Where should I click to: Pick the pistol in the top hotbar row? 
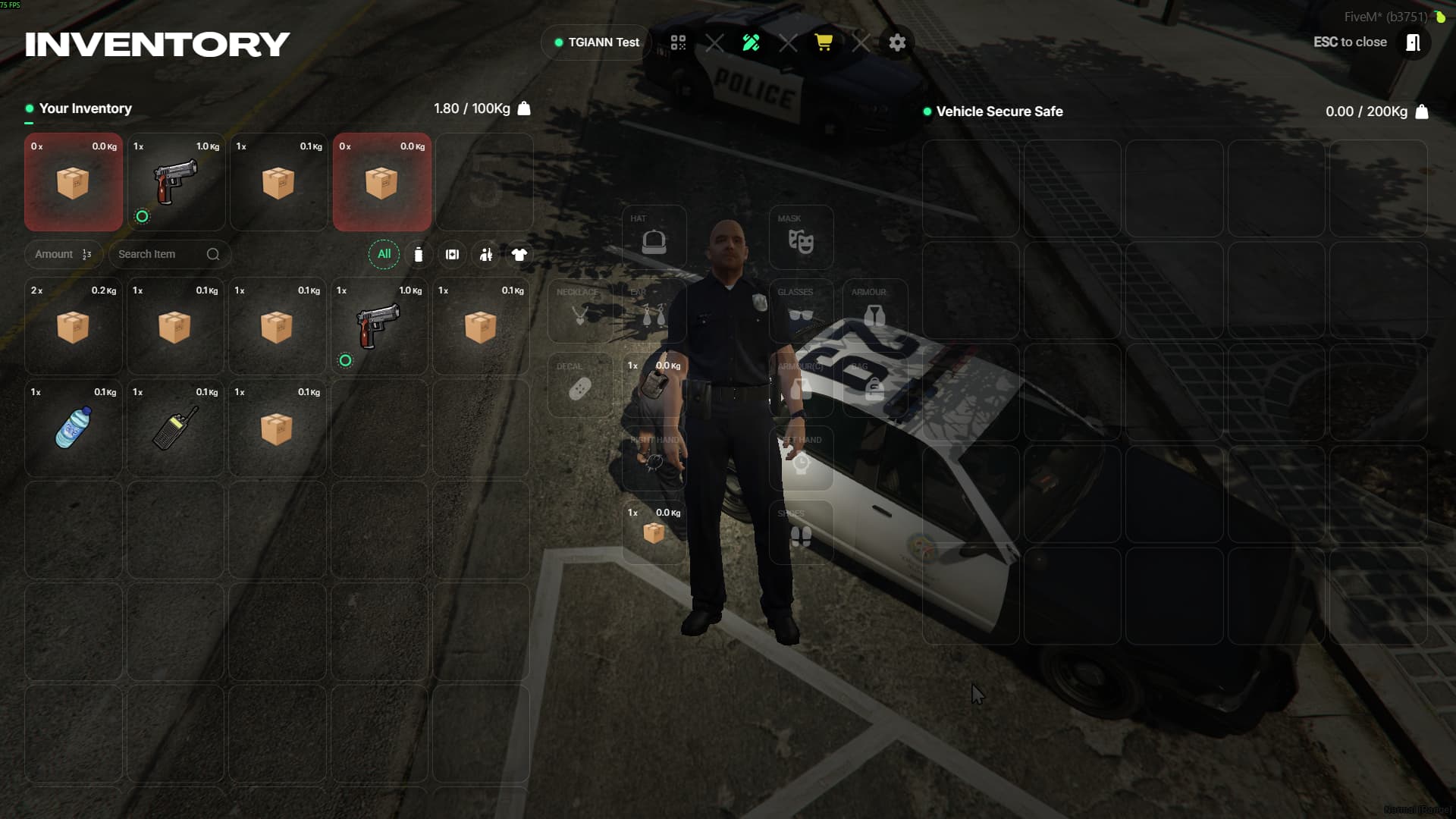pyautogui.click(x=176, y=182)
